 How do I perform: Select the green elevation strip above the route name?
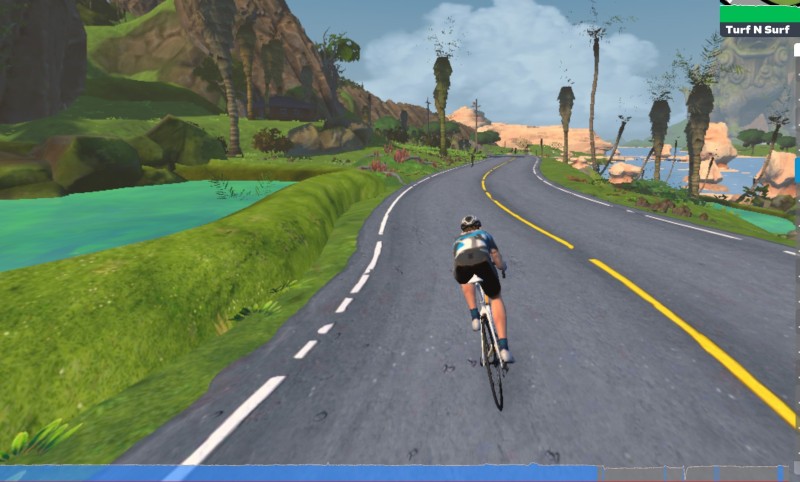point(759,13)
